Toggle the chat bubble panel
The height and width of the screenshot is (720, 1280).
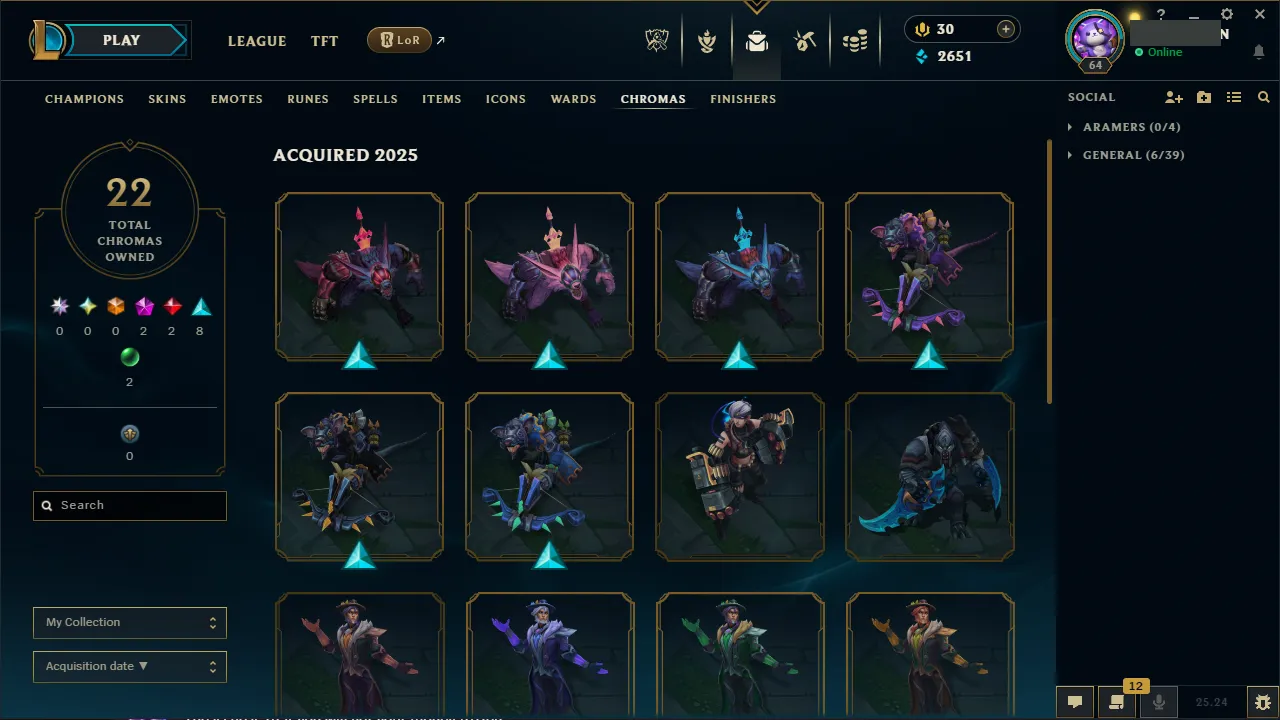pos(1074,702)
